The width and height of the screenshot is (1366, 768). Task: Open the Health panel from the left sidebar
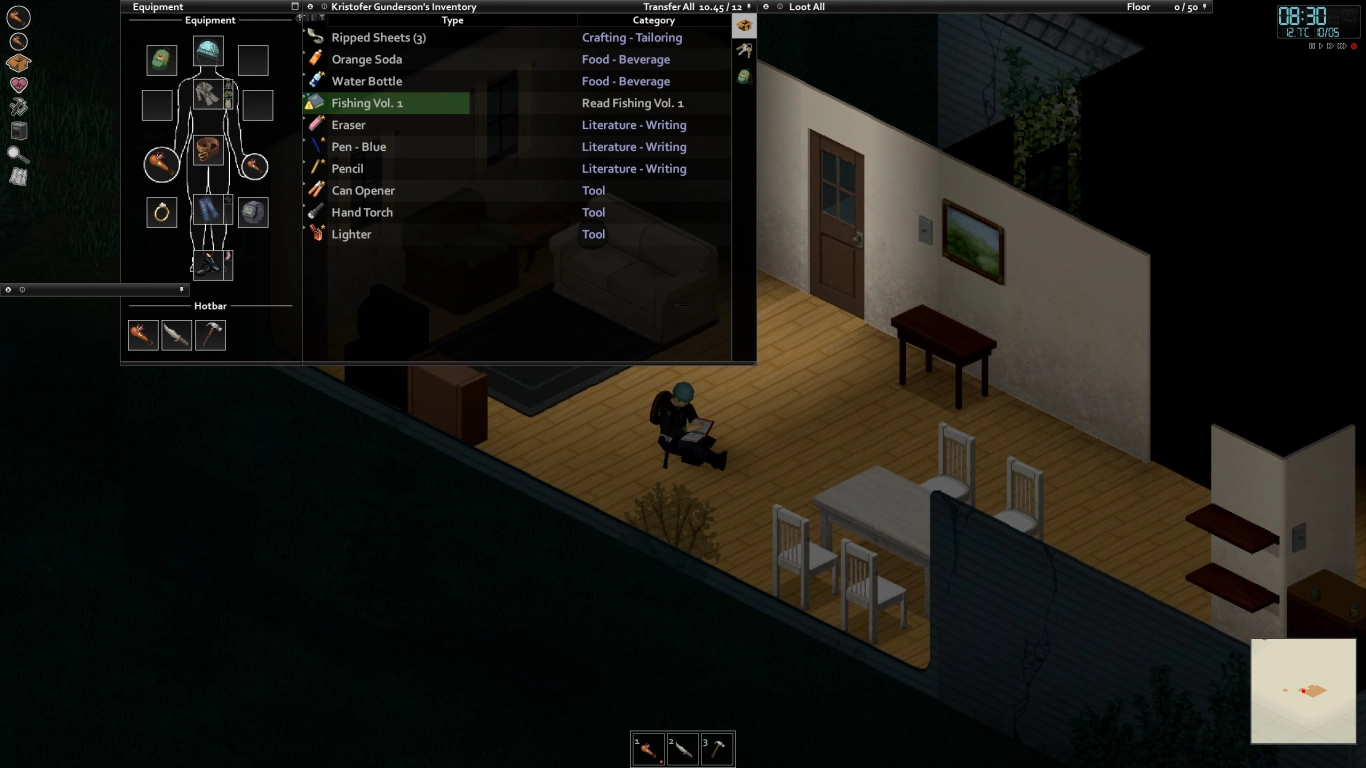[17, 84]
